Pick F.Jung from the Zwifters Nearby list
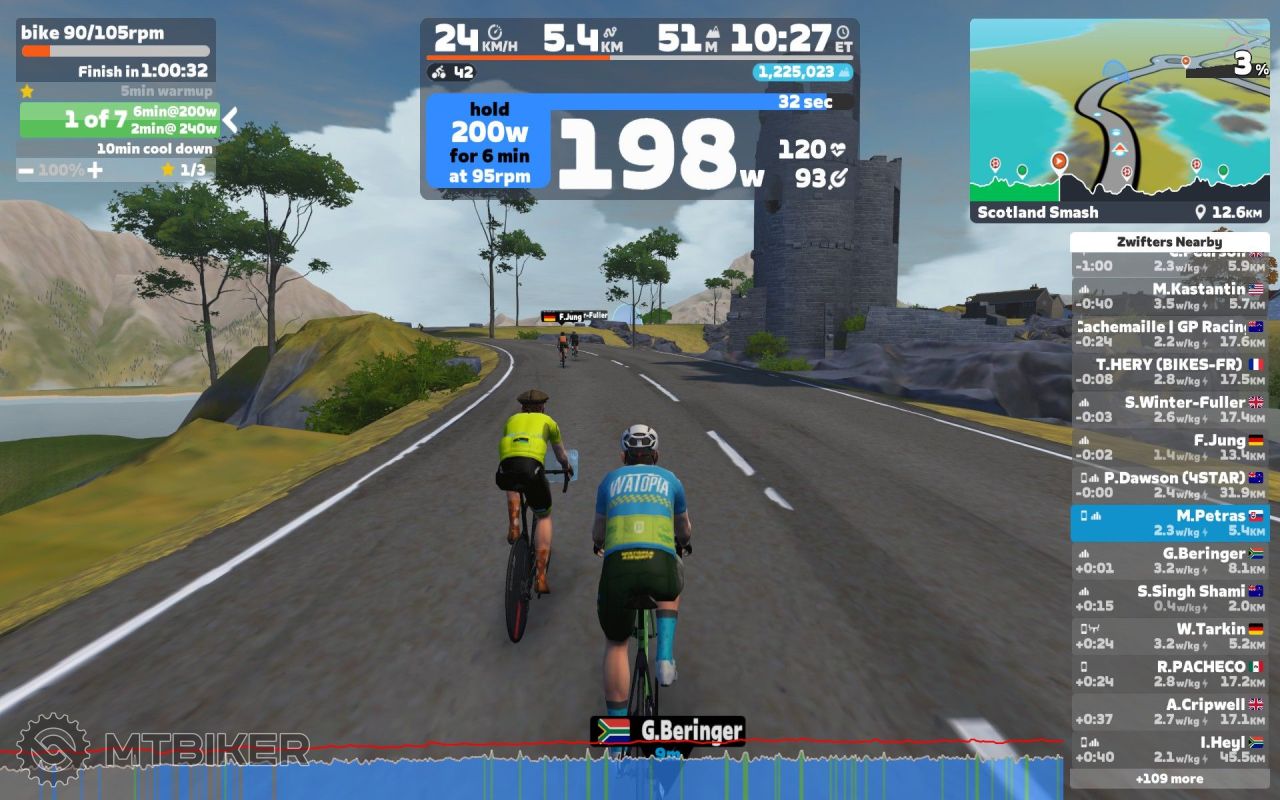1280x800 pixels. (1169, 447)
